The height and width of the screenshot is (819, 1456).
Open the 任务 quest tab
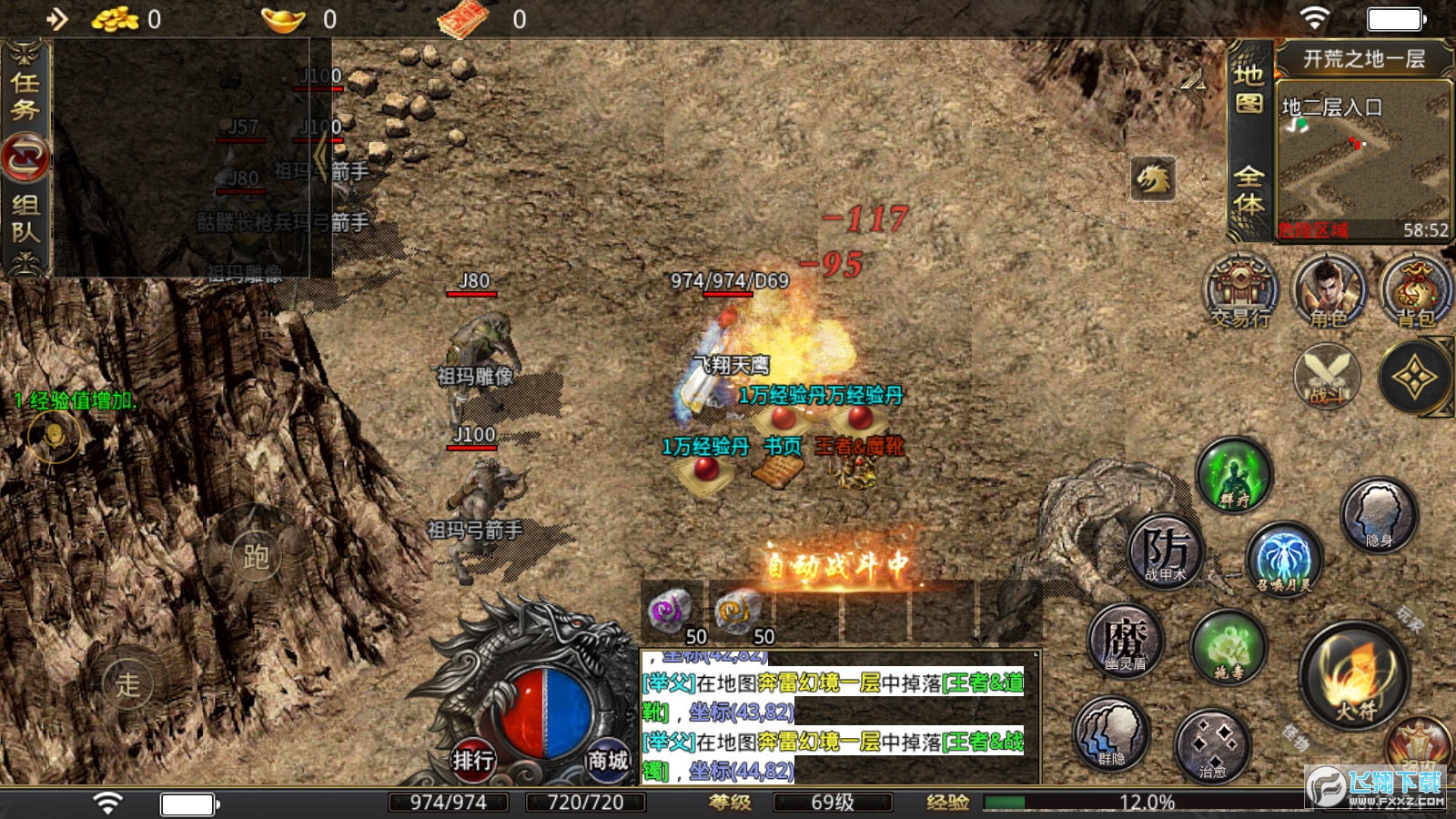click(25, 96)
